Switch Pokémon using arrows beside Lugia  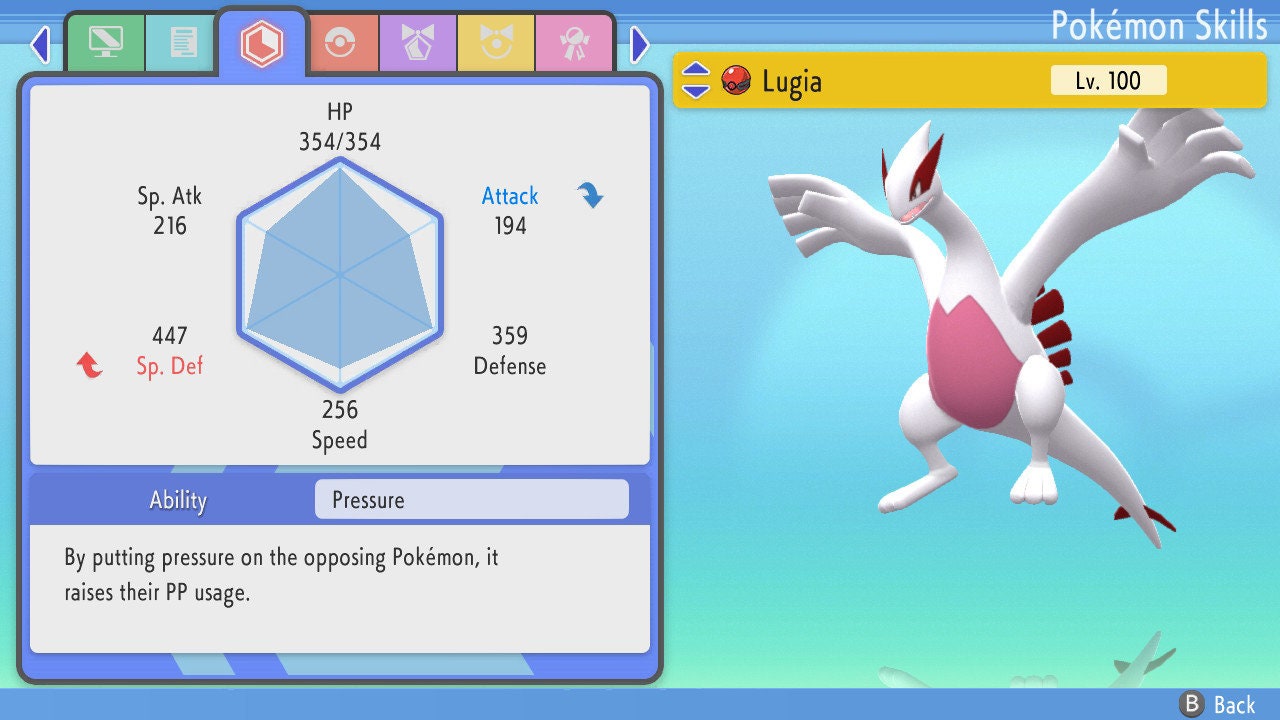tap(696, 80)
